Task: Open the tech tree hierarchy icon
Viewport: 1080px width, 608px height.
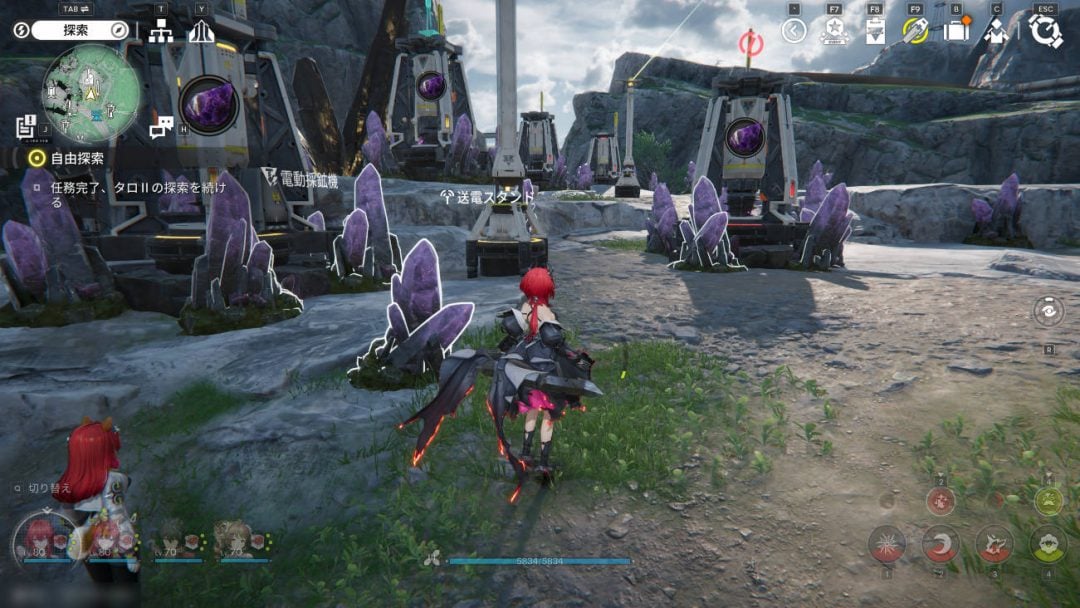Action: click(161, 31)
